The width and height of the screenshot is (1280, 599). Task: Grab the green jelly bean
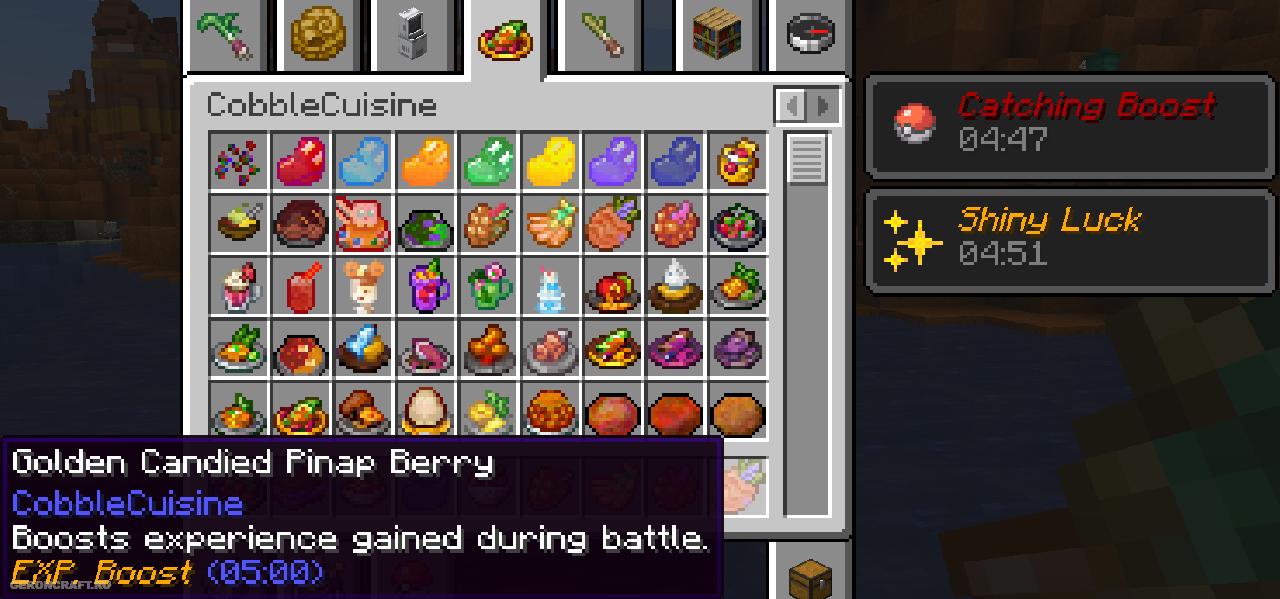pyautogui.click(x=488, y=161)
